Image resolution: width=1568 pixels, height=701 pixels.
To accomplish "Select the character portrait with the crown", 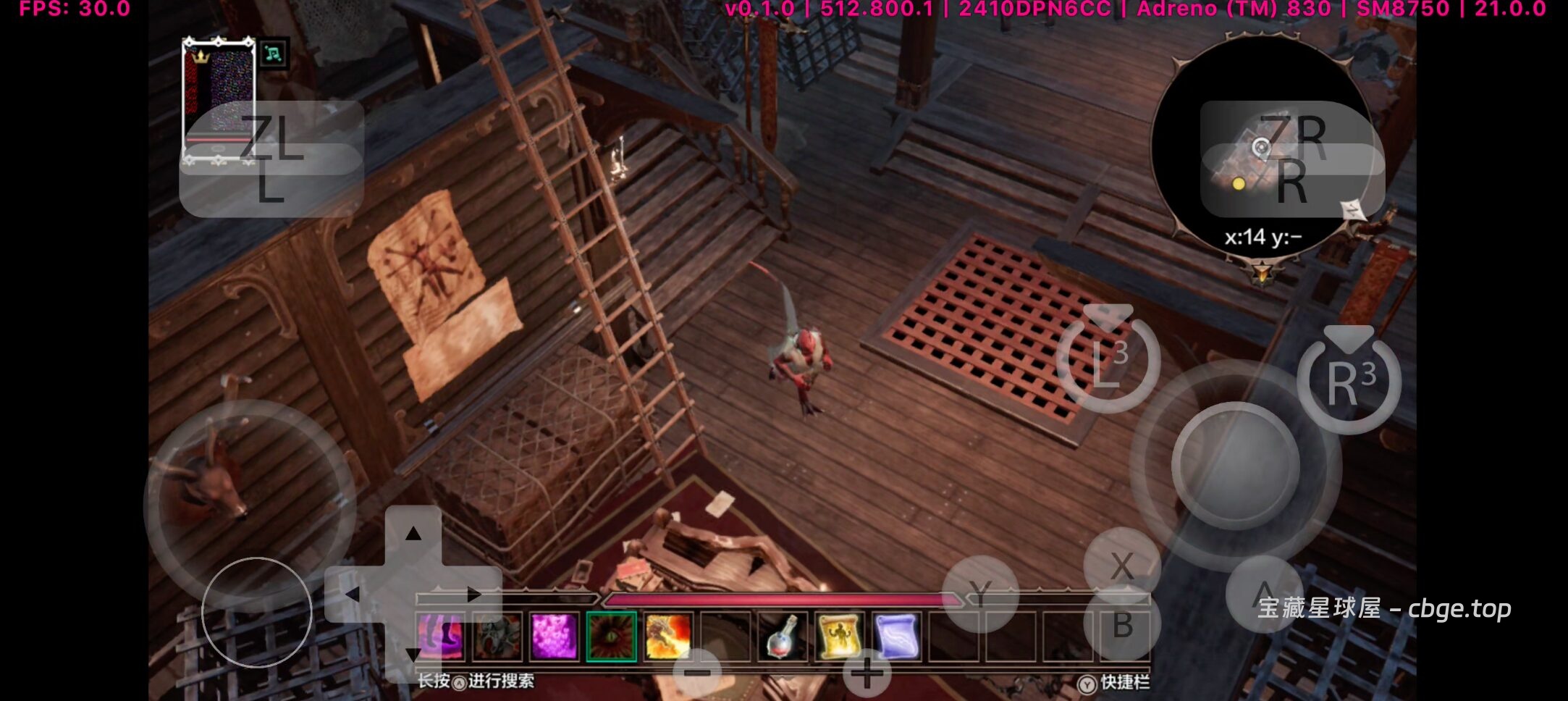I will (x=219, y=97).
